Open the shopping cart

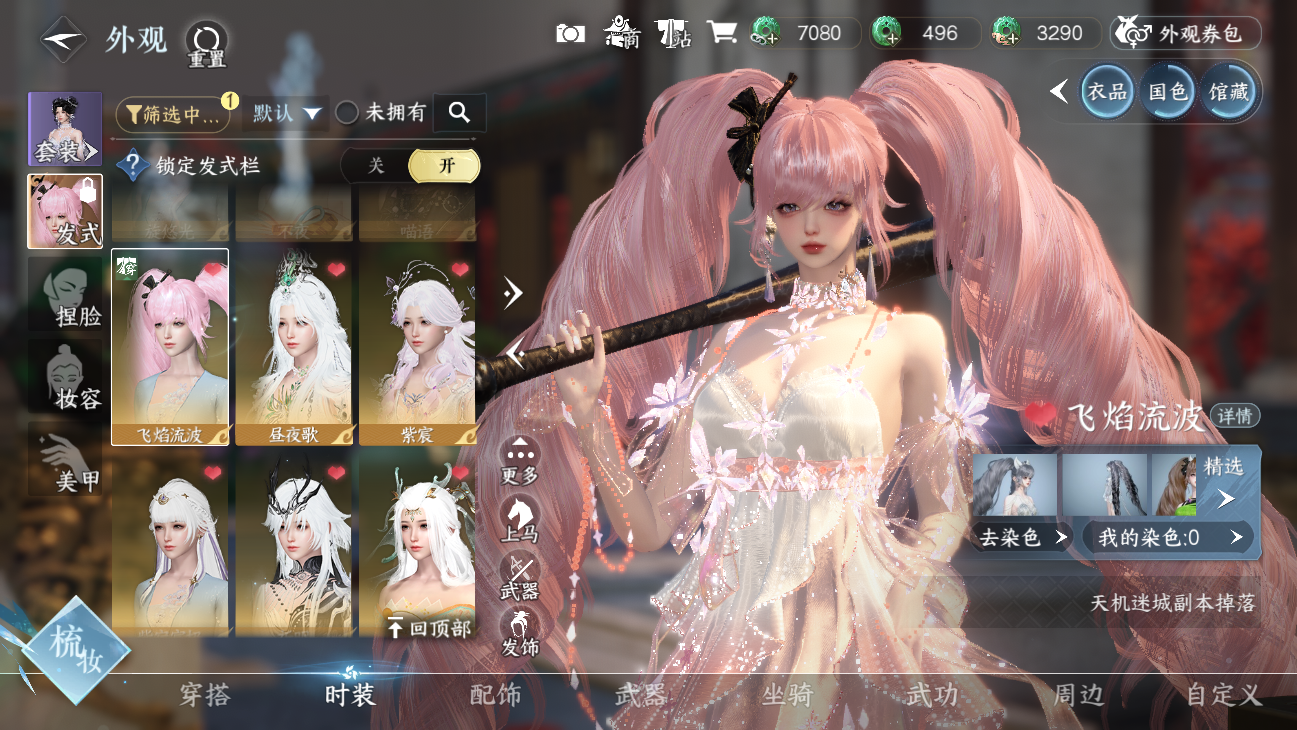(721, 33)
